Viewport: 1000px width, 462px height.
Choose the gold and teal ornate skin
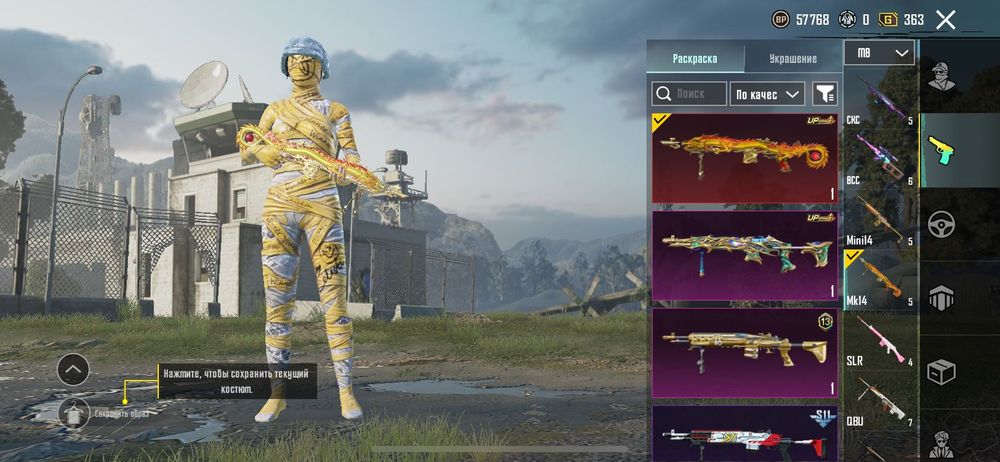[745, 254]
